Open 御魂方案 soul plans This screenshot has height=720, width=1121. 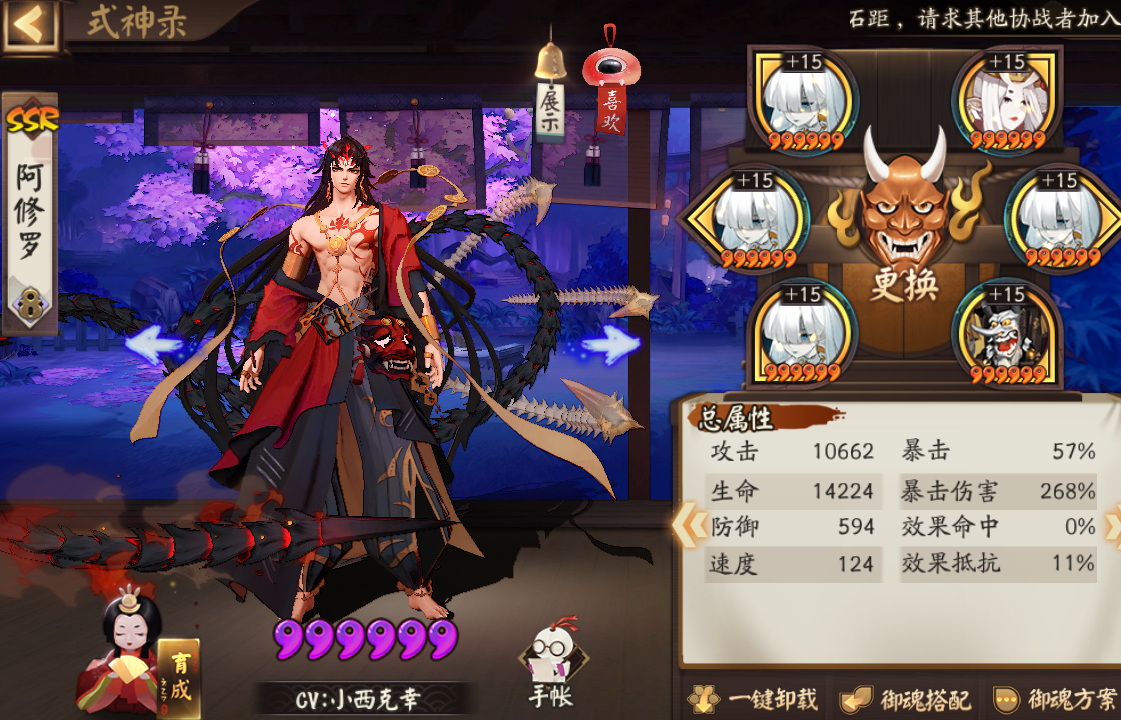click(1056, 700)
